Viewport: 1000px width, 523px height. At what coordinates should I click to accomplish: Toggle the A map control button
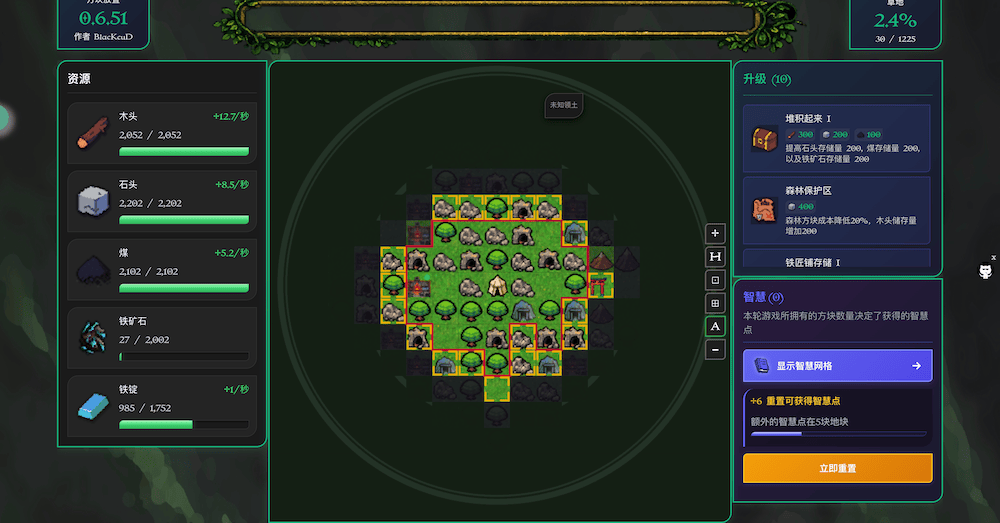pos(715,326)
